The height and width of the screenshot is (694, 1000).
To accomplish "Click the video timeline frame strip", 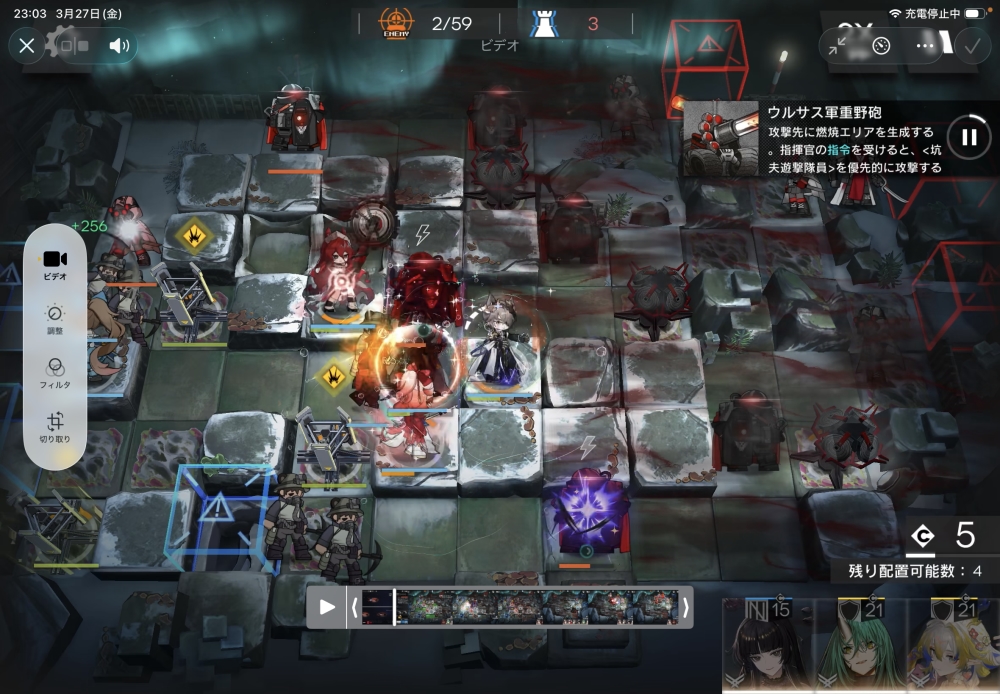I will 520,606.
